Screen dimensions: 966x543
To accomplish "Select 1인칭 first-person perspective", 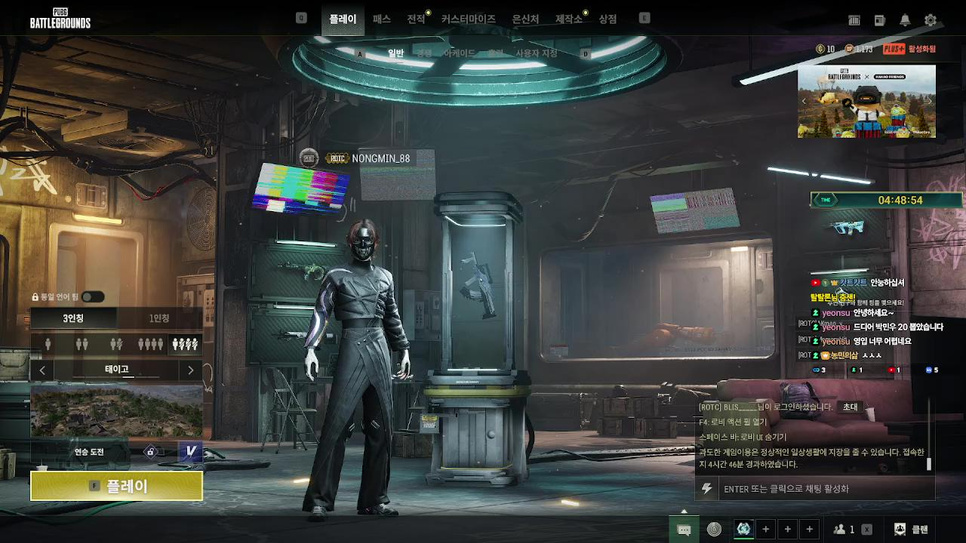I will [159, 319].
